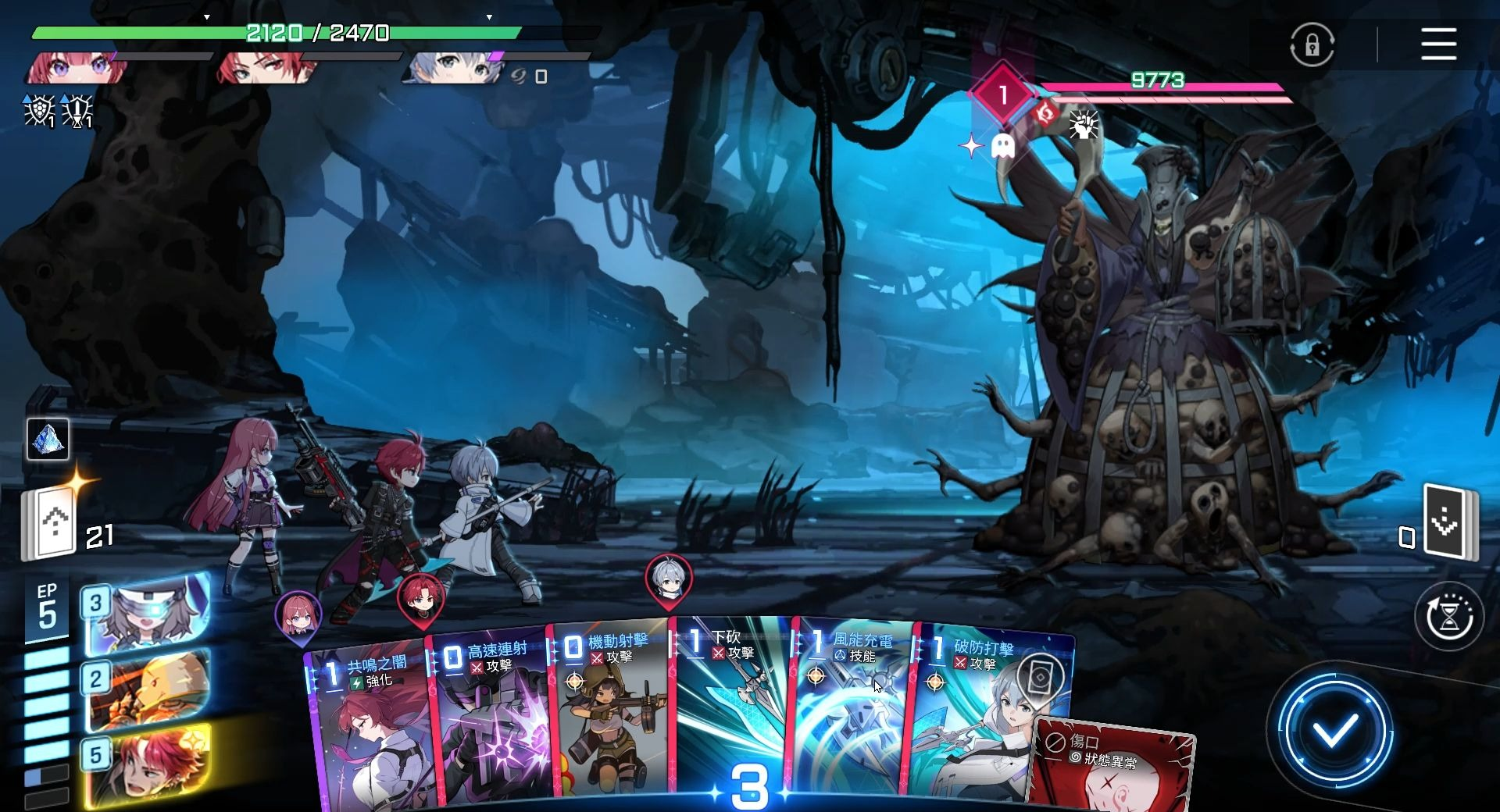Select the red 傷口 status card
The width and height of the screenshot is (1500, 812).
tap(1113, 769)
